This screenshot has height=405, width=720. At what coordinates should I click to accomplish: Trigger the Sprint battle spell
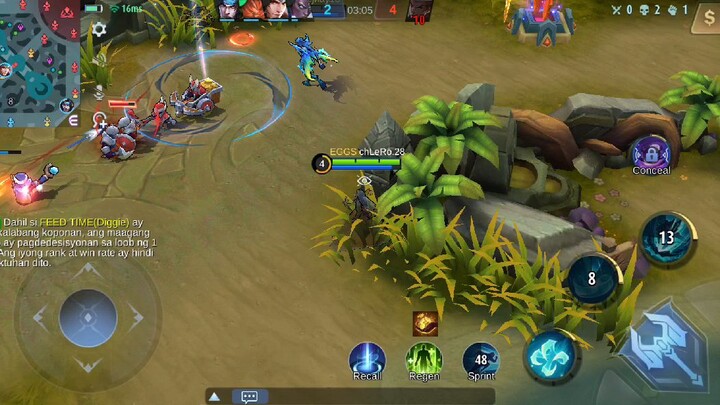(x=481, y=359)
